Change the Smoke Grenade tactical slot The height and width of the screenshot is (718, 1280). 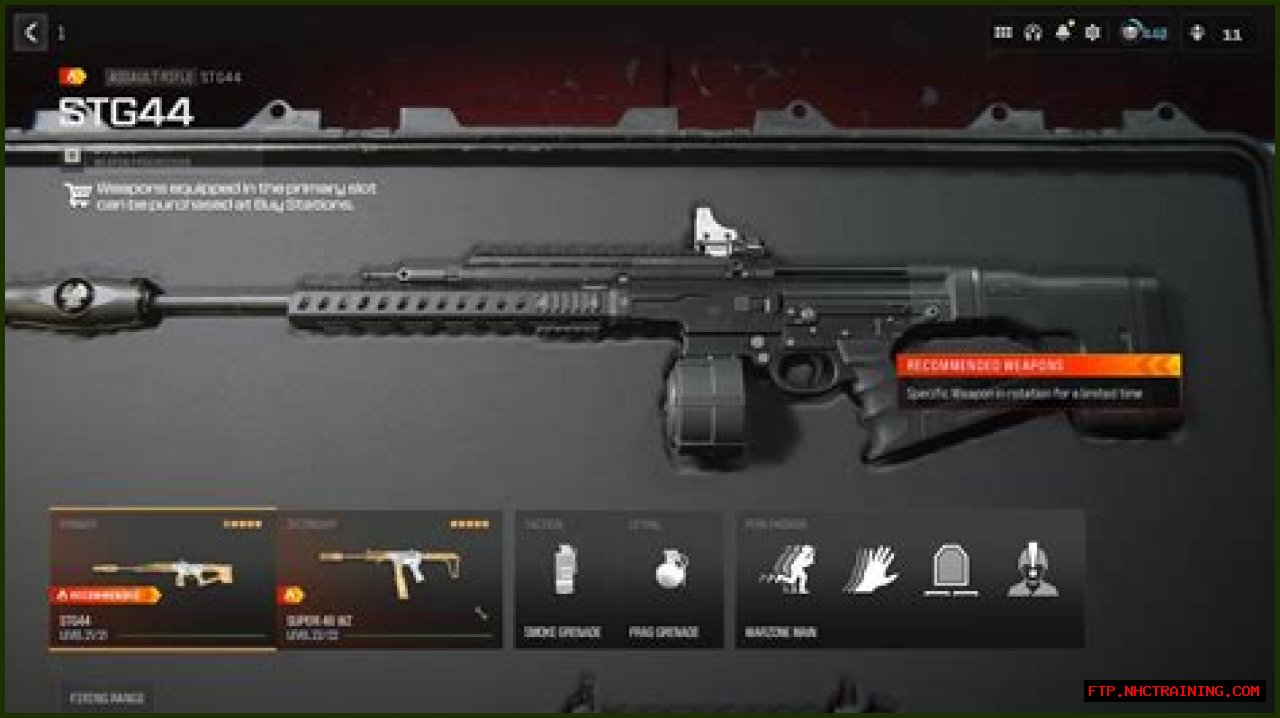566,580
